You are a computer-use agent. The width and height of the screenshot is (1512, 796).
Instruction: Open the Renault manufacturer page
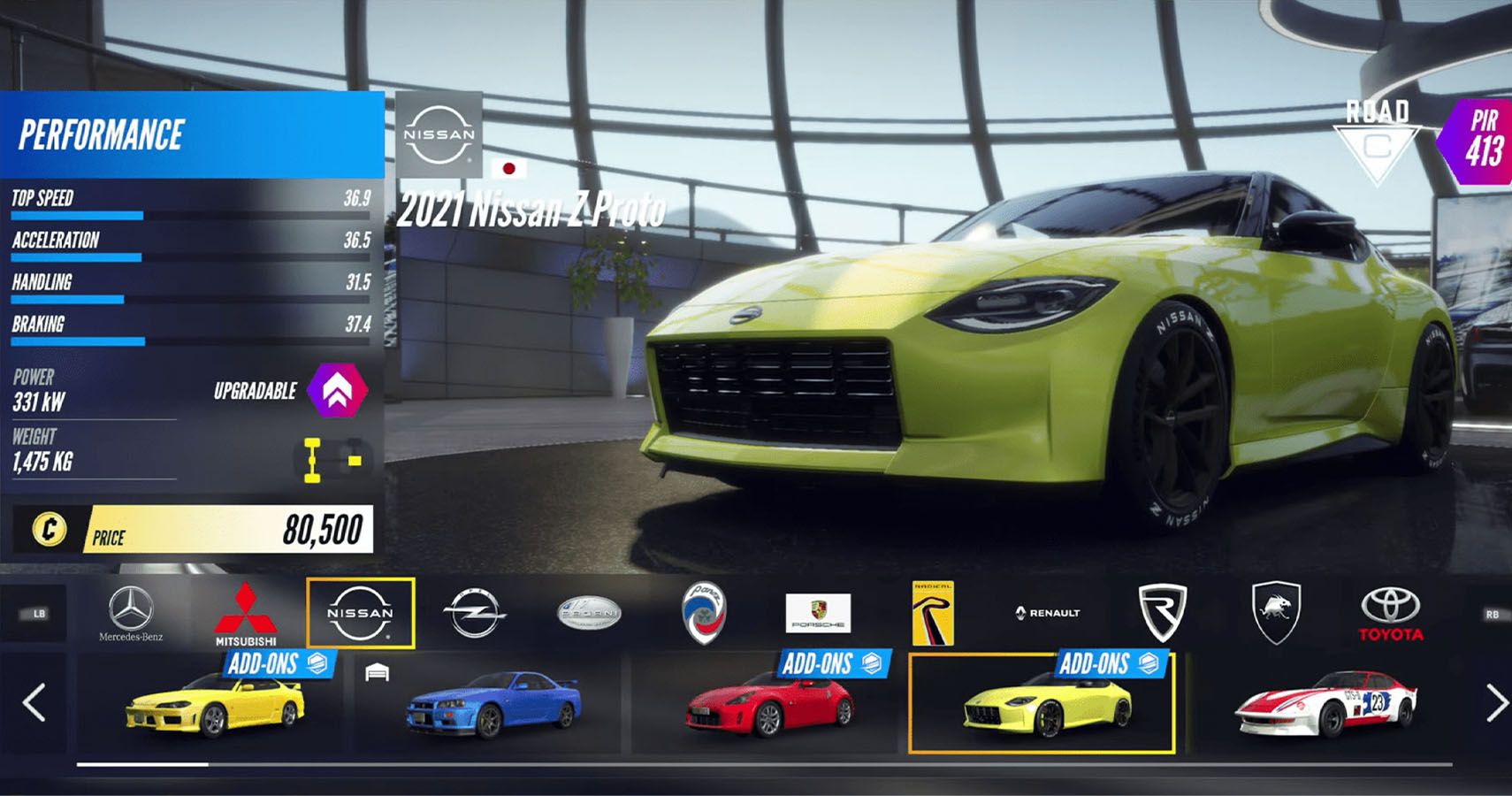[x=1048, y=612]
